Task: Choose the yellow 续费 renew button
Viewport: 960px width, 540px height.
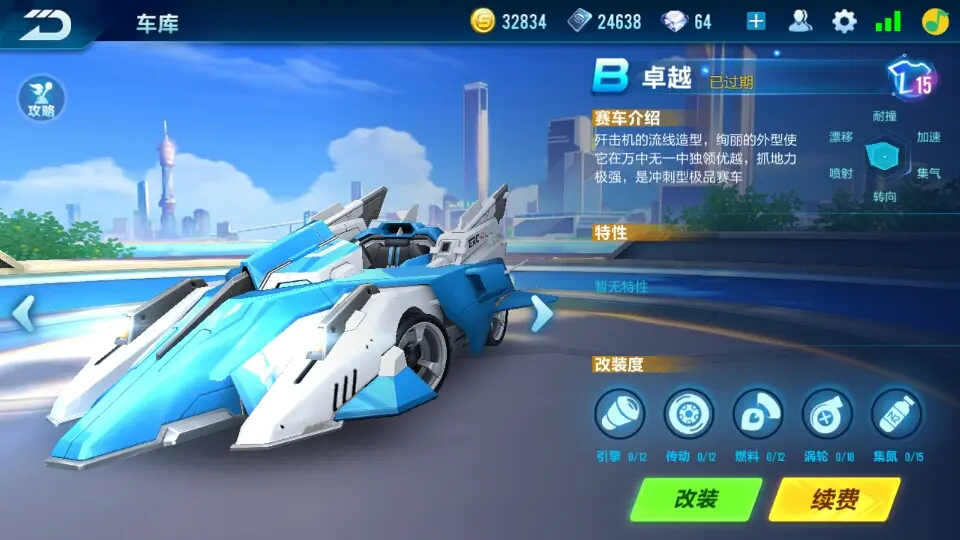Action: click(834, 499)
